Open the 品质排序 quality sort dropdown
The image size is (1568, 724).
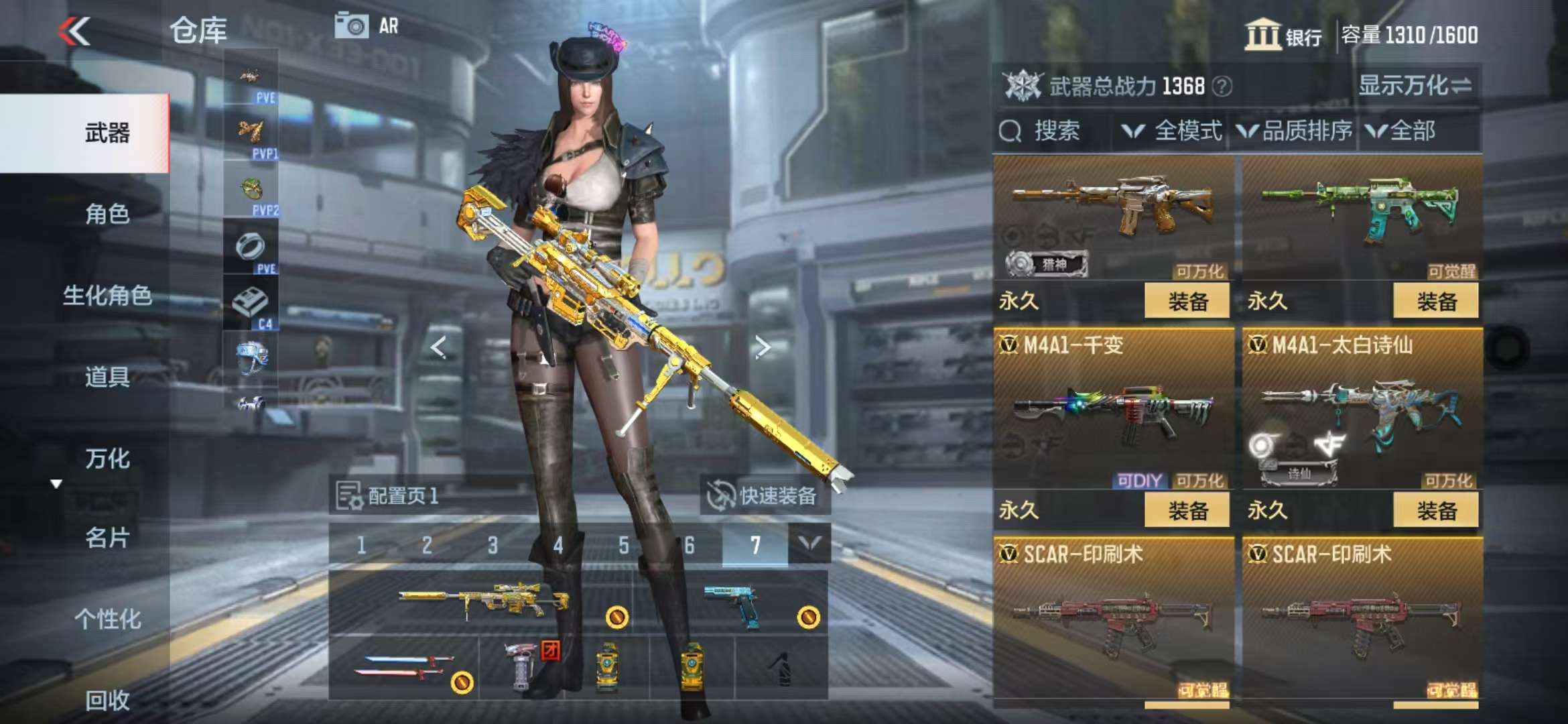tap(1295, 131)
